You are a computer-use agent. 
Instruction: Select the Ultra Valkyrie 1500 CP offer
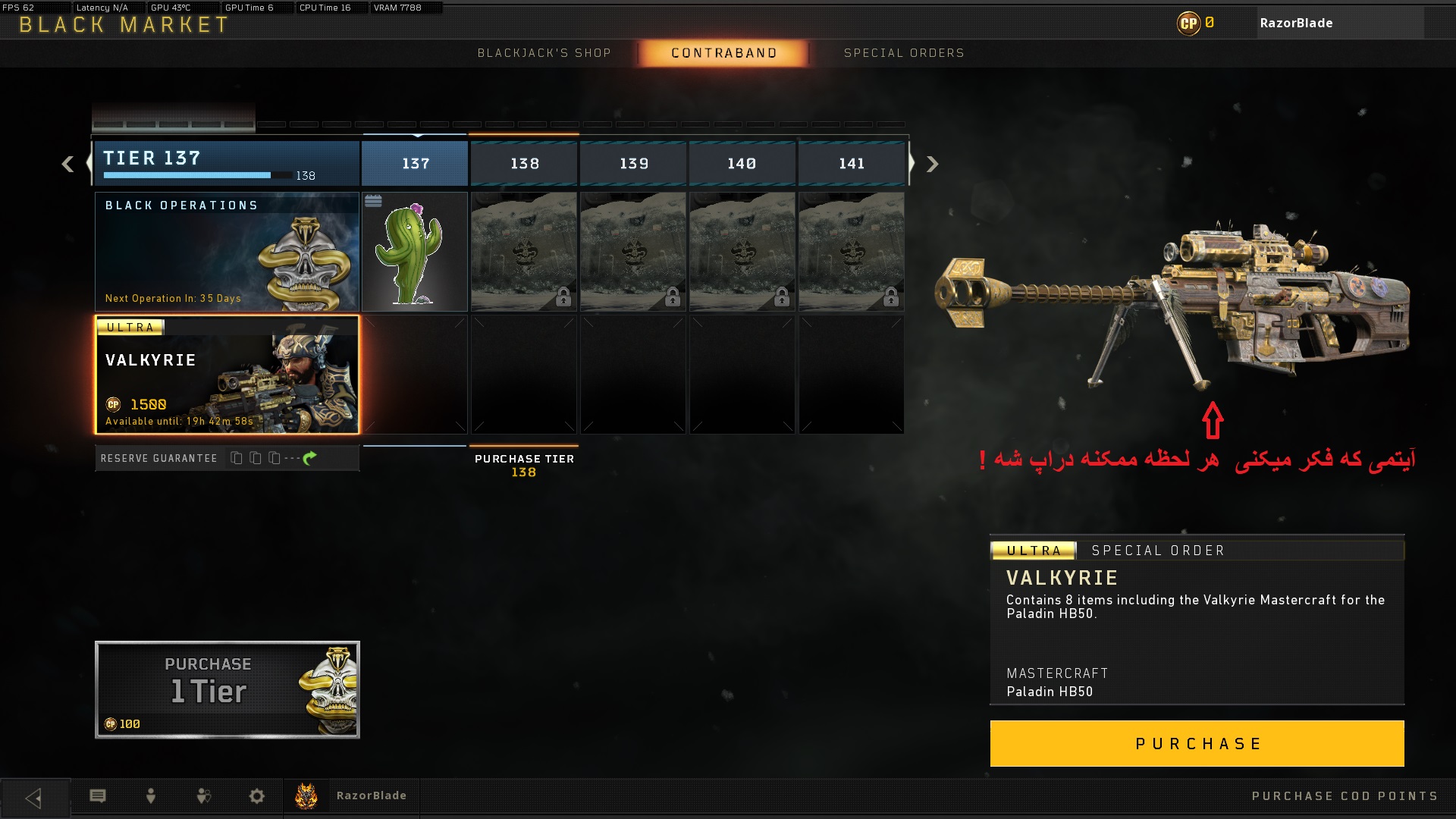227,375
